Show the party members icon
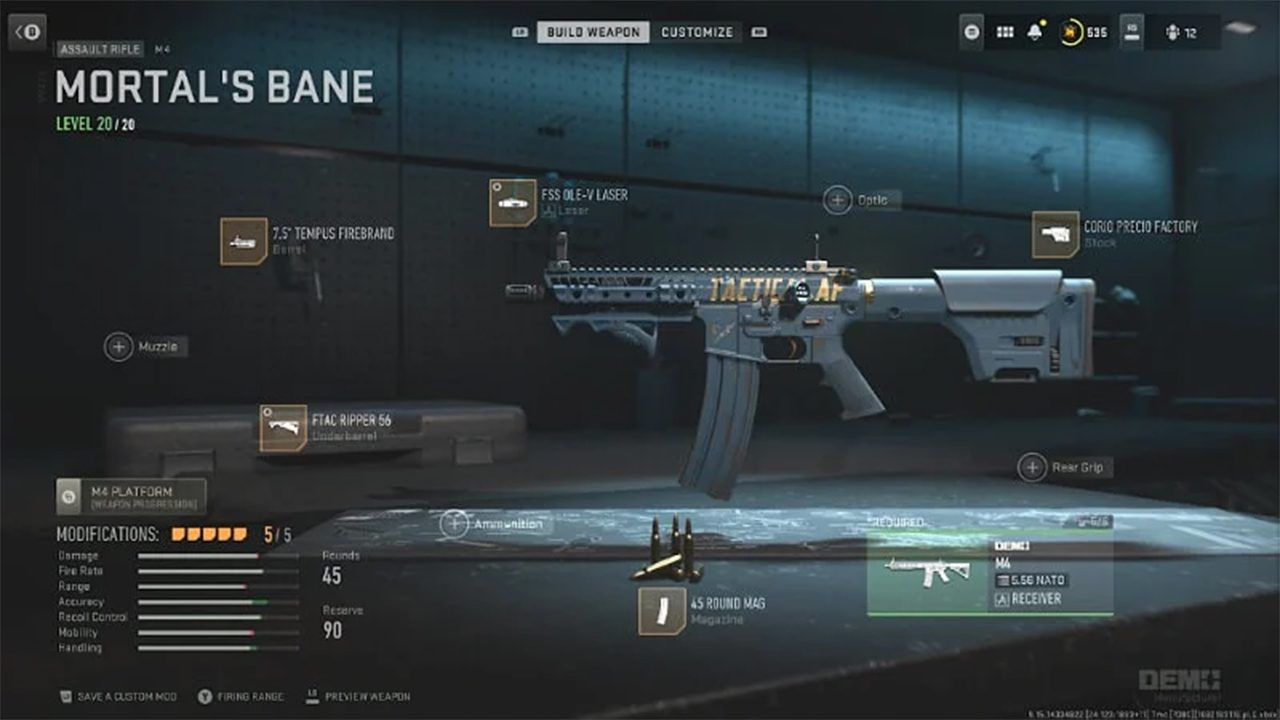 click(x=1172, y=32)
